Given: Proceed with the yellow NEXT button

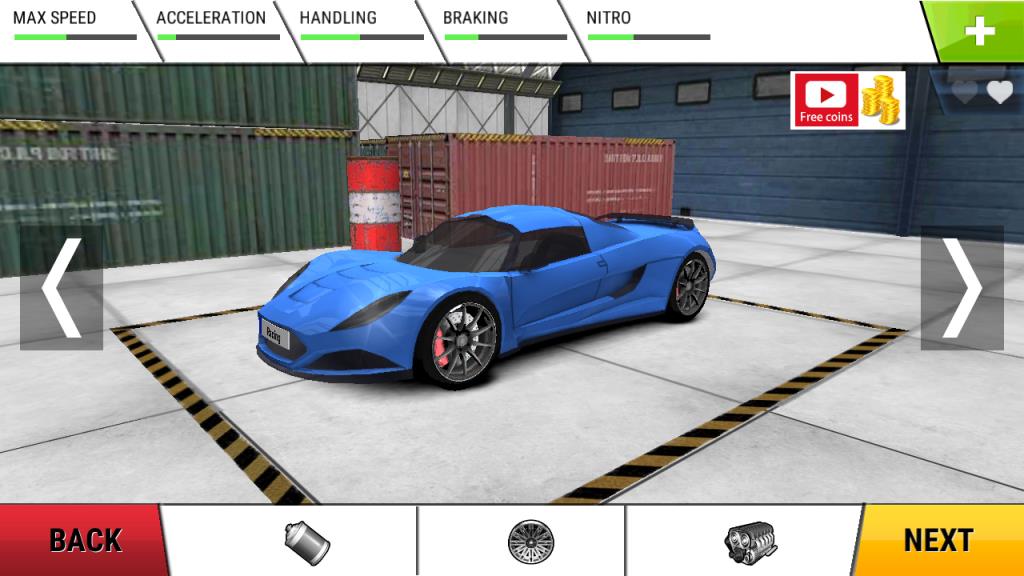Looking at the screenshot, I should pyautogui.click(x=940, y=541).
